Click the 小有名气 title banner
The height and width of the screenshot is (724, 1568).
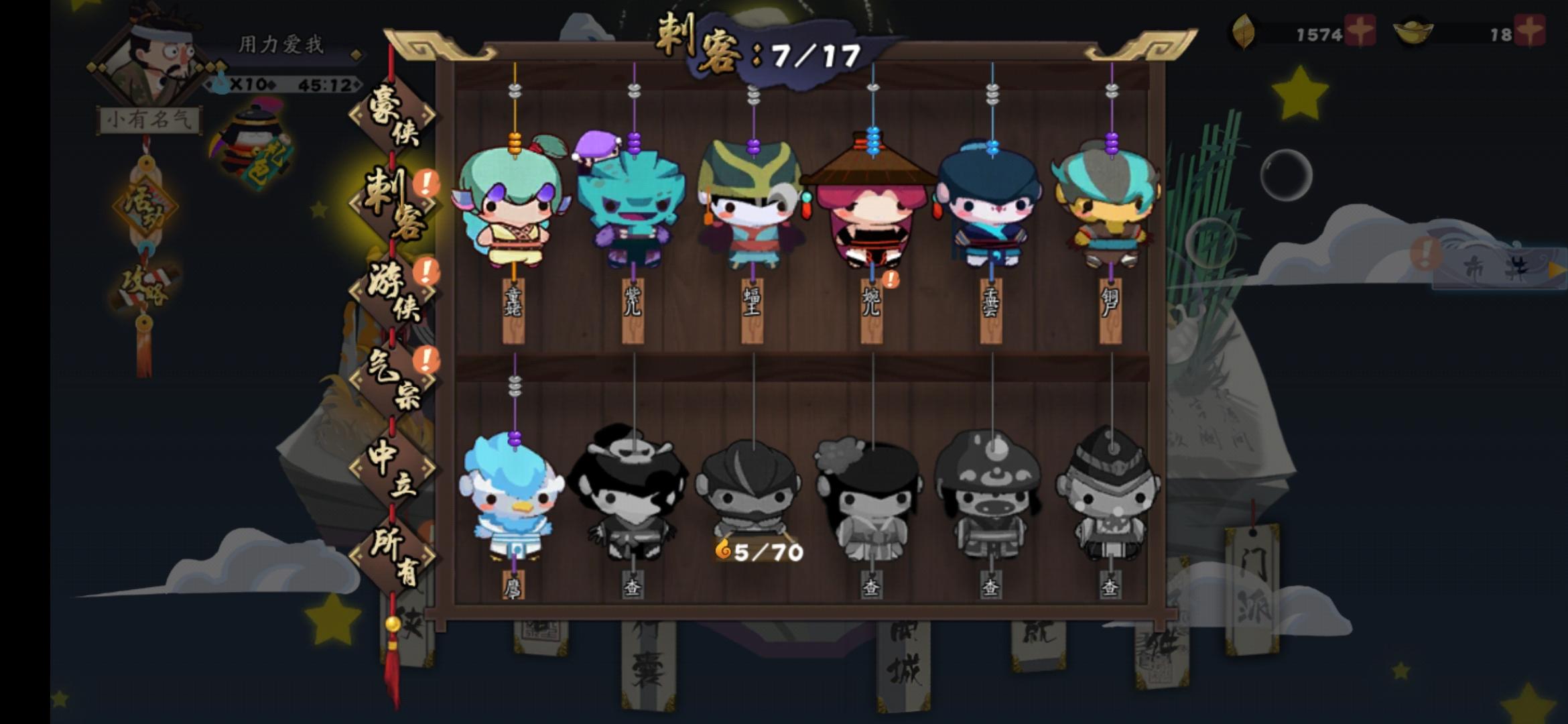pyautogui.click(x=149, y=117)
